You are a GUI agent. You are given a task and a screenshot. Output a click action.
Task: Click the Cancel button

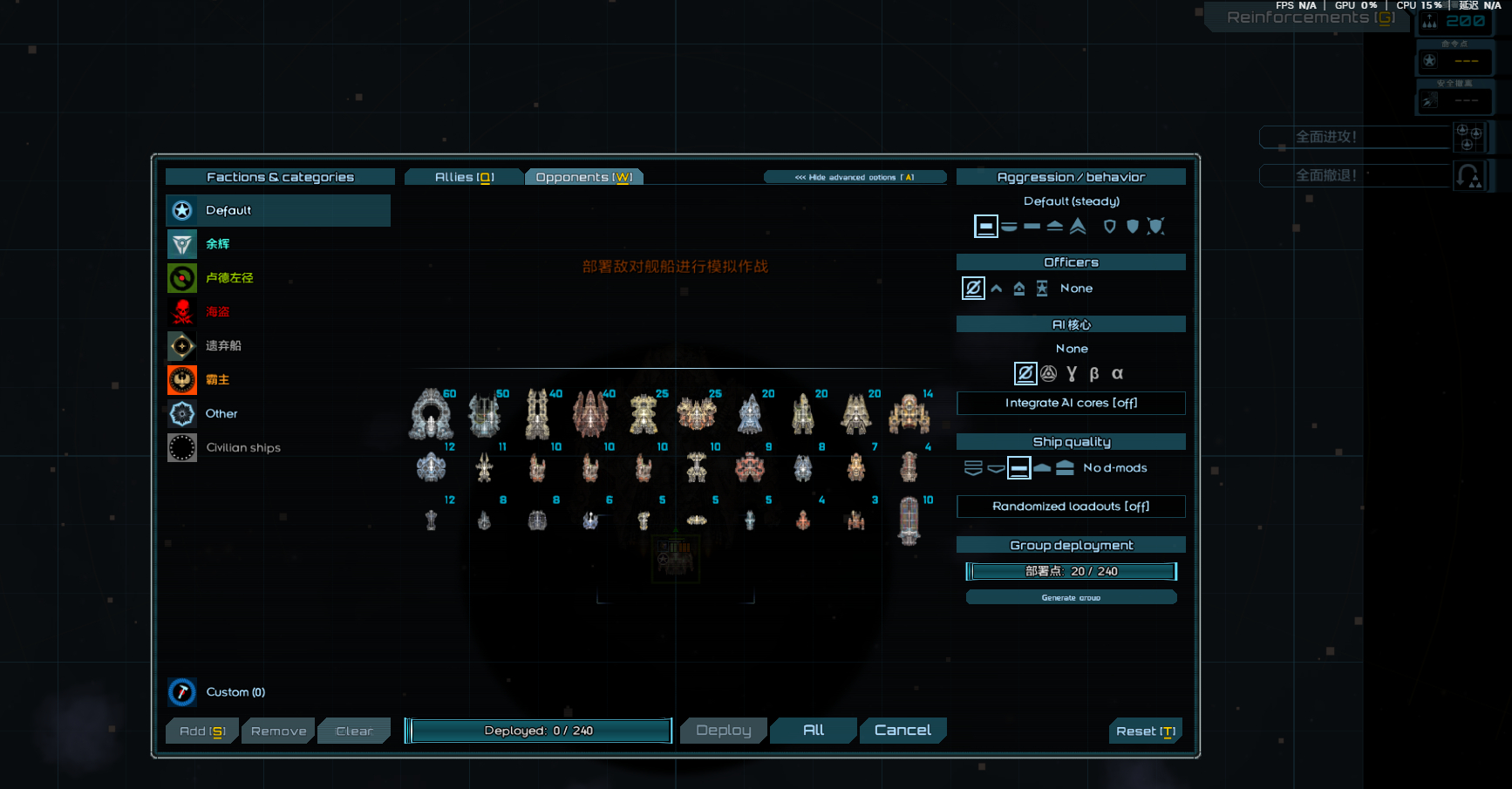(902, 731)
